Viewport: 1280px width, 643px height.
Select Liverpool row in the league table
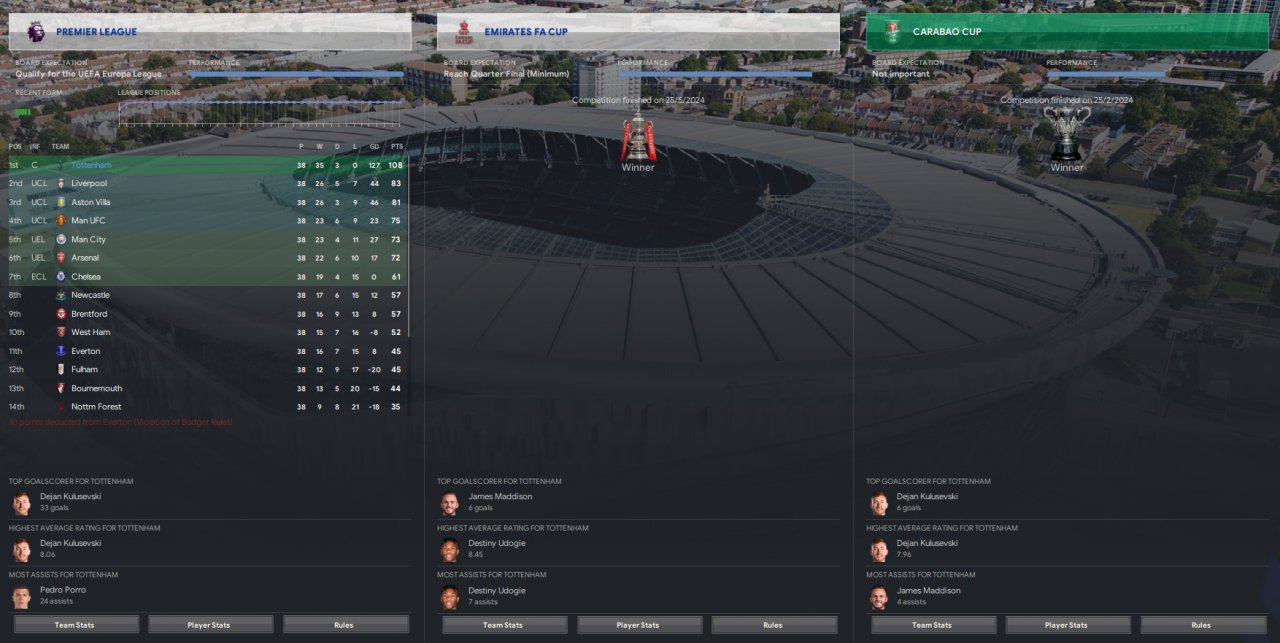[x=89, y=184]
